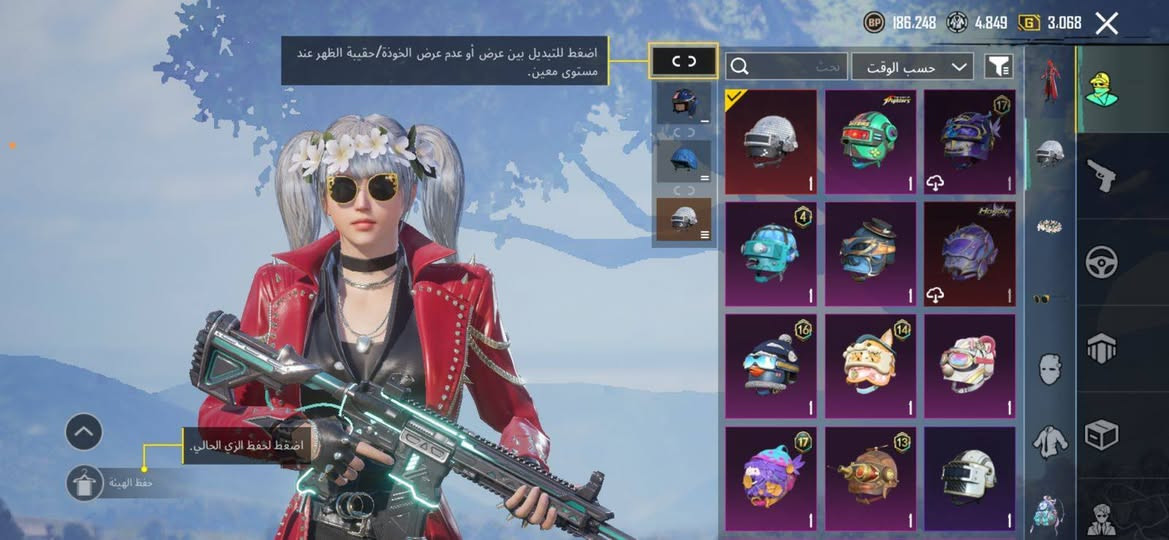Open the vehicles steering wheel tab
Screen dimensions: 1169x540
pyautogui.click(x=1101, y=262)
